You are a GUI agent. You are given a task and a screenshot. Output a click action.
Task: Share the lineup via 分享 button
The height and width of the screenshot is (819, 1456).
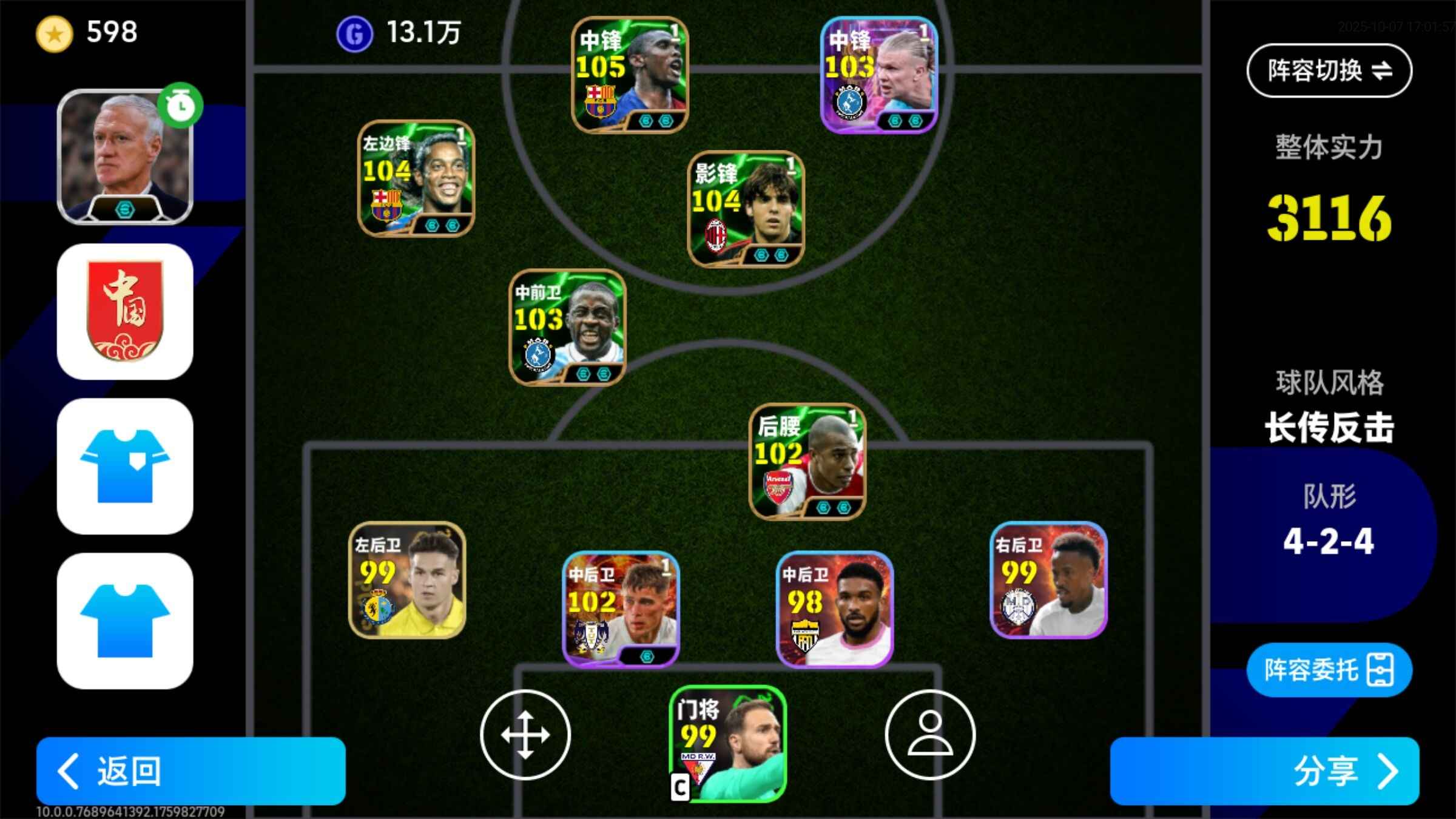tap(1264, 770)
